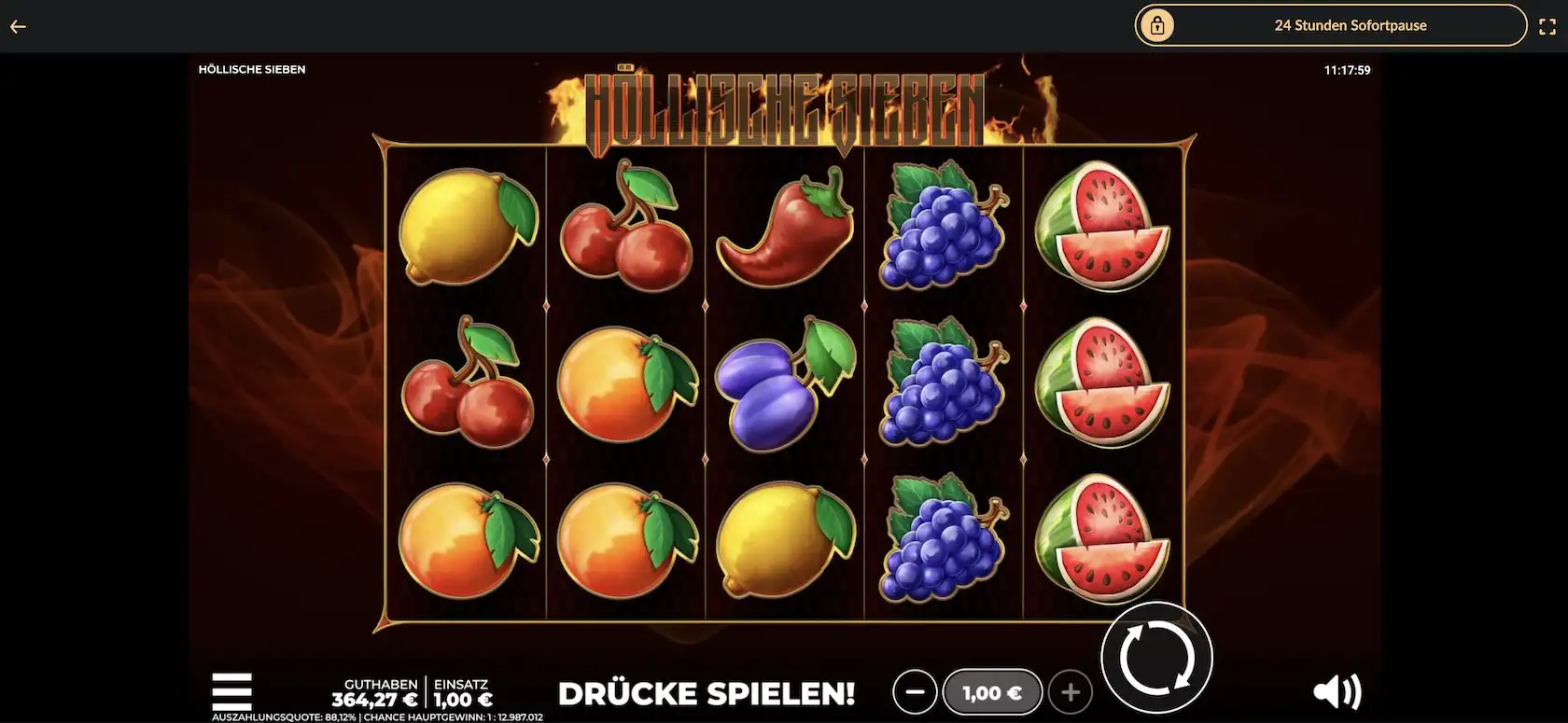Mute game sound with the speaker icon
The width and height of the screenshot is (1568, 723).
click(1337, 691)
